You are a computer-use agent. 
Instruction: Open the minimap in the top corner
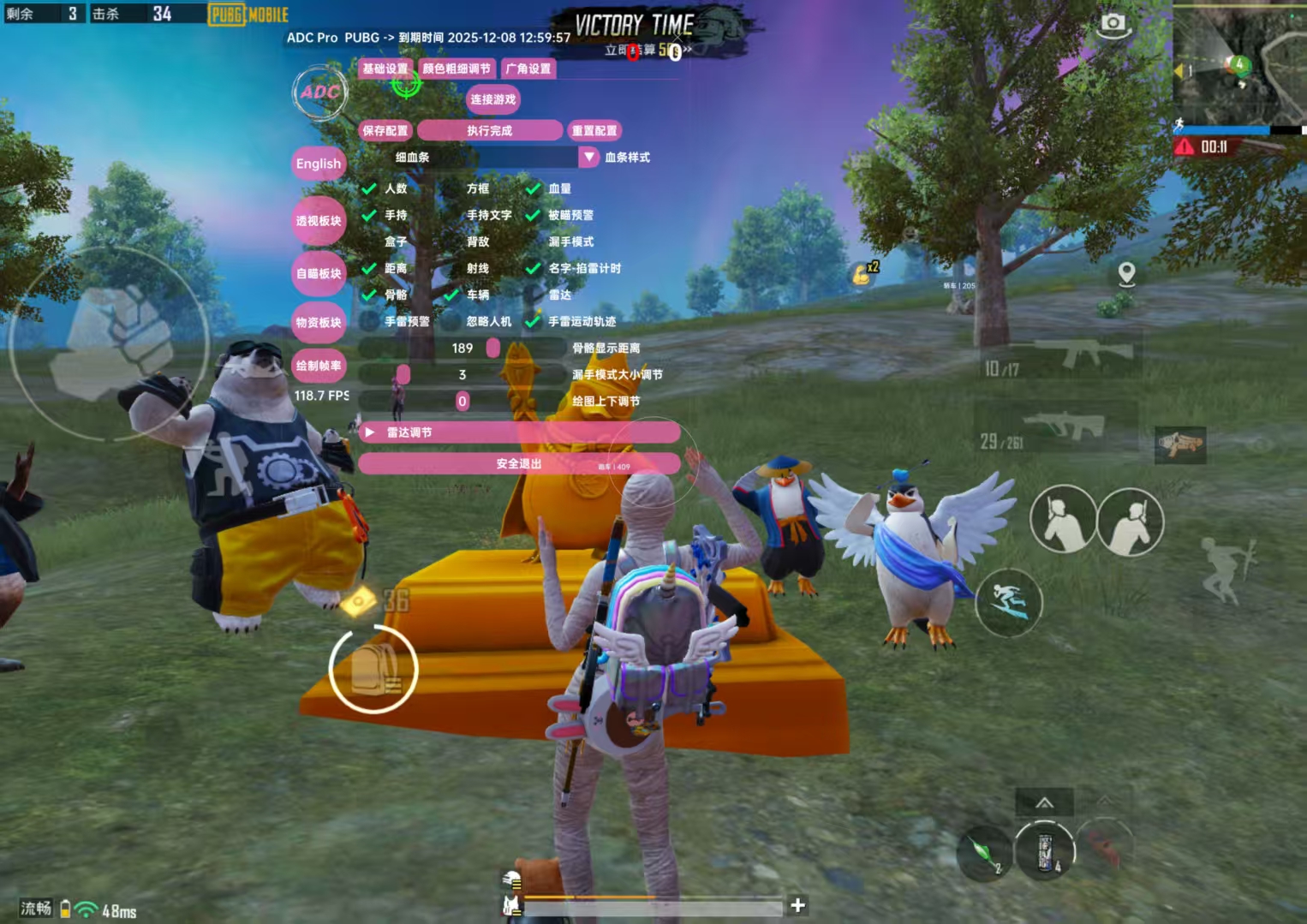(1238, 63)
